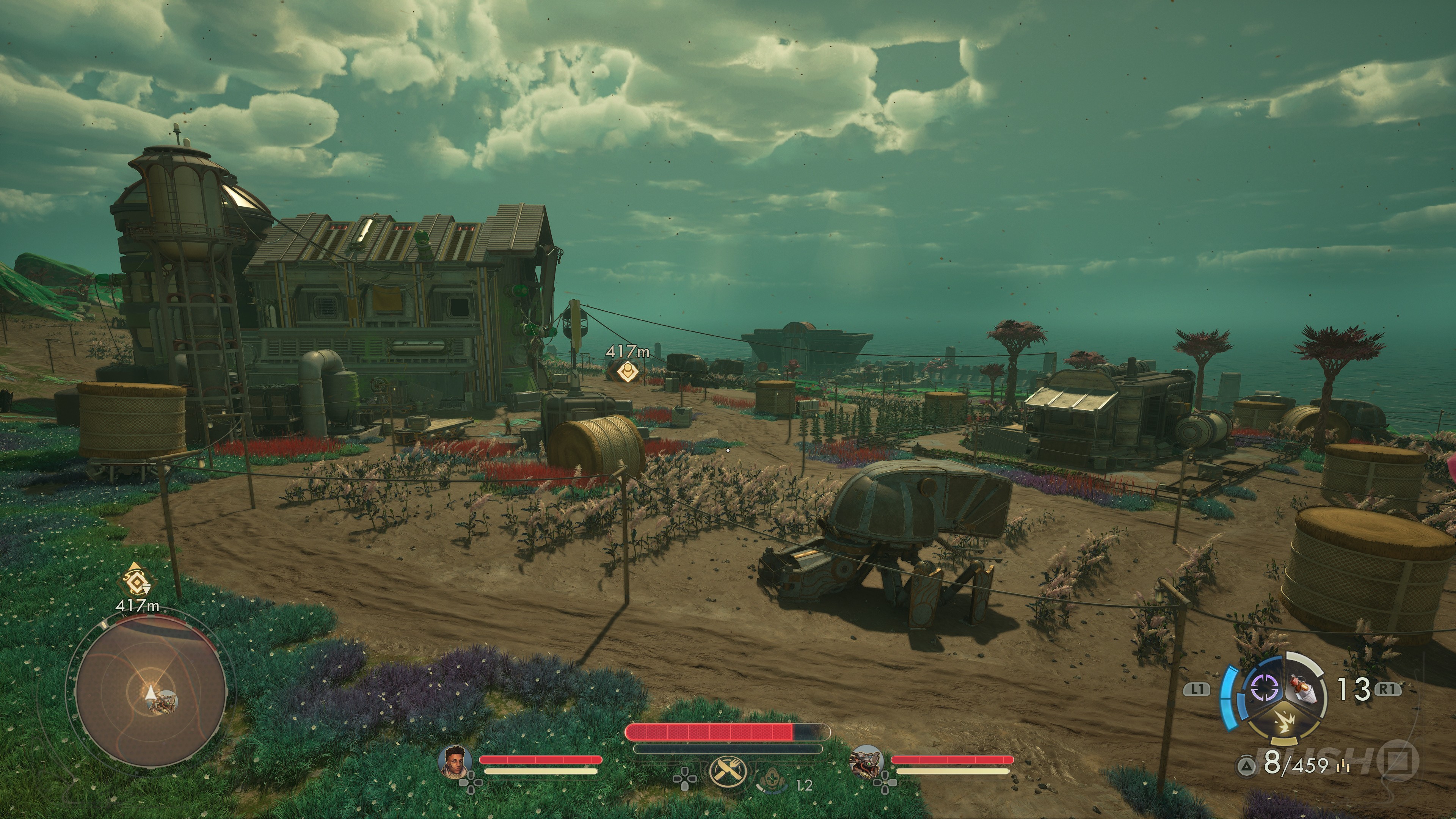Use the knife and fork consumable icon
This screenshot has height=819, width=1456.
click(x=728, y=772)
